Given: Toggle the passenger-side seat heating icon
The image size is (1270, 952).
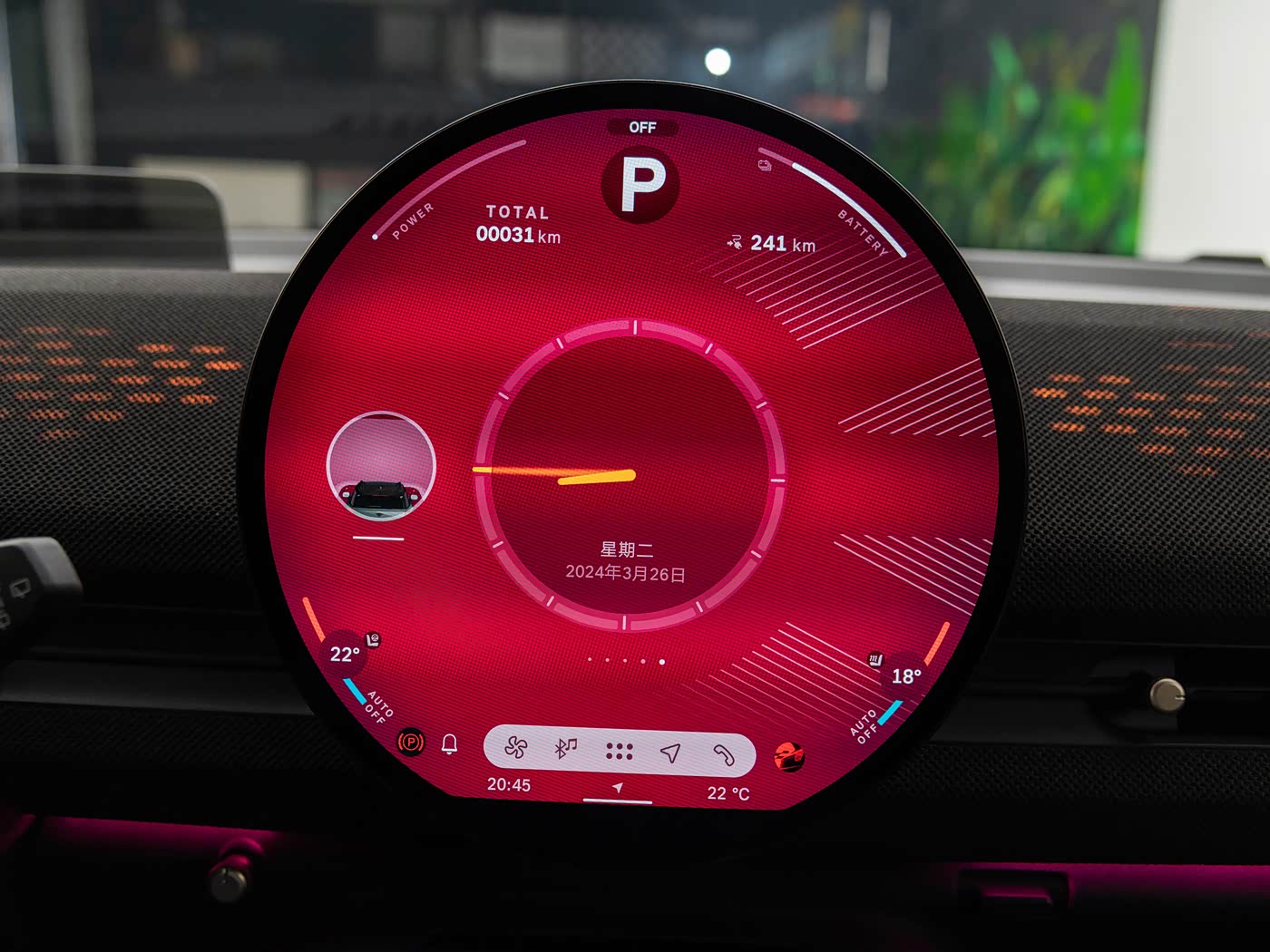Looking at the screenshot, I should (874, 659).
